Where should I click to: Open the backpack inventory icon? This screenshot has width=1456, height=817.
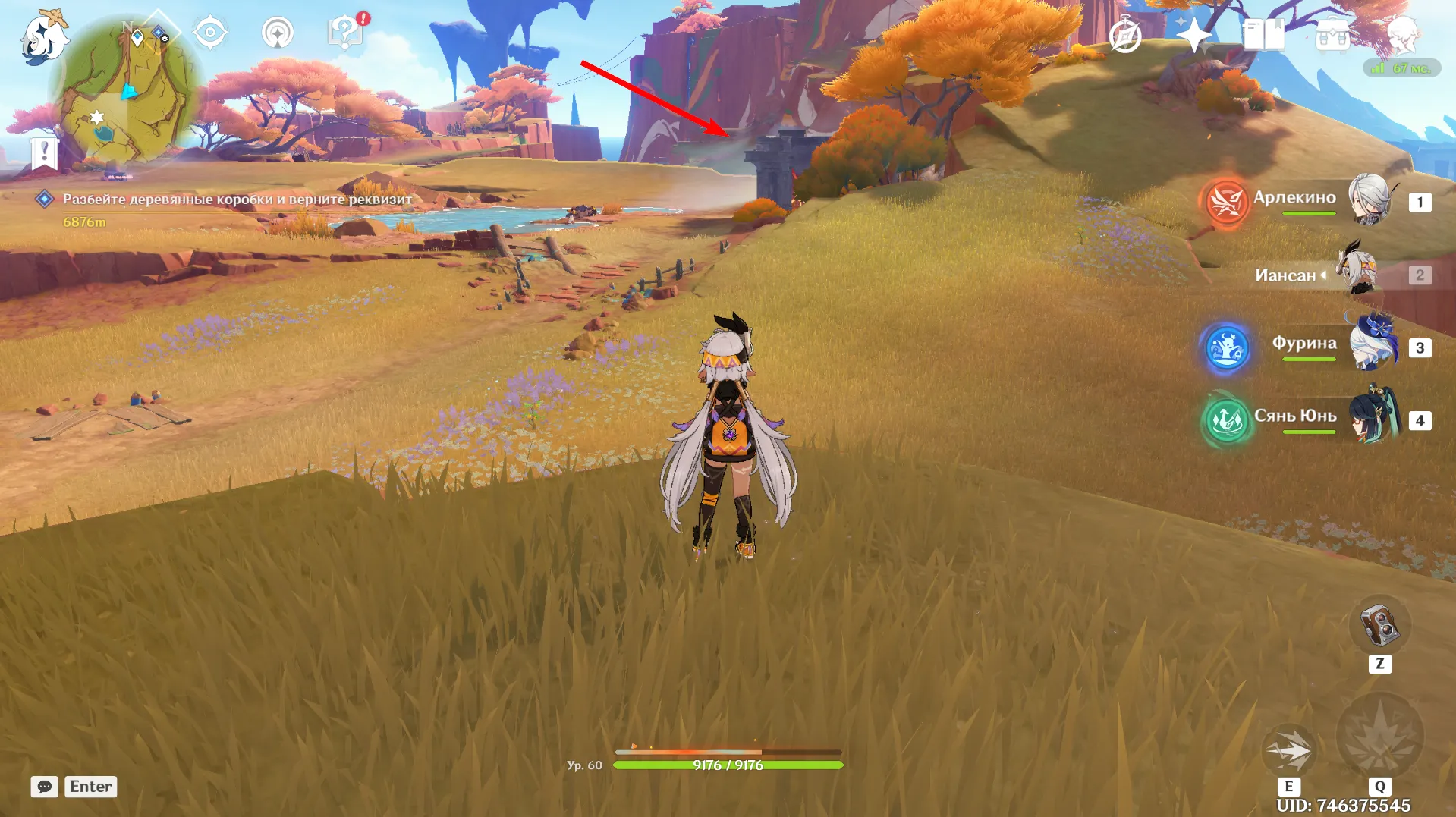pos(1332,35)
